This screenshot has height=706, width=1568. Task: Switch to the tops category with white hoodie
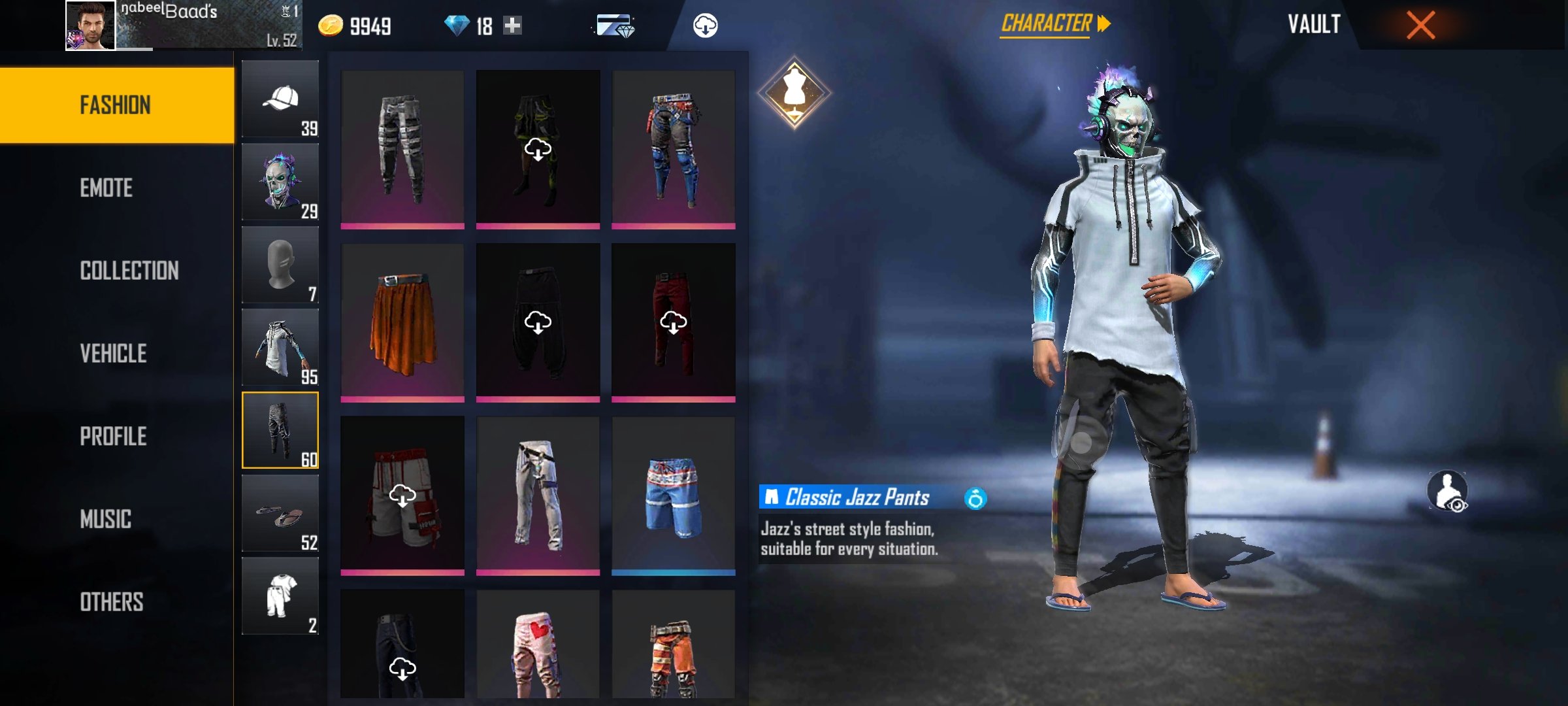pyautogui.click(x=280, y=348)
